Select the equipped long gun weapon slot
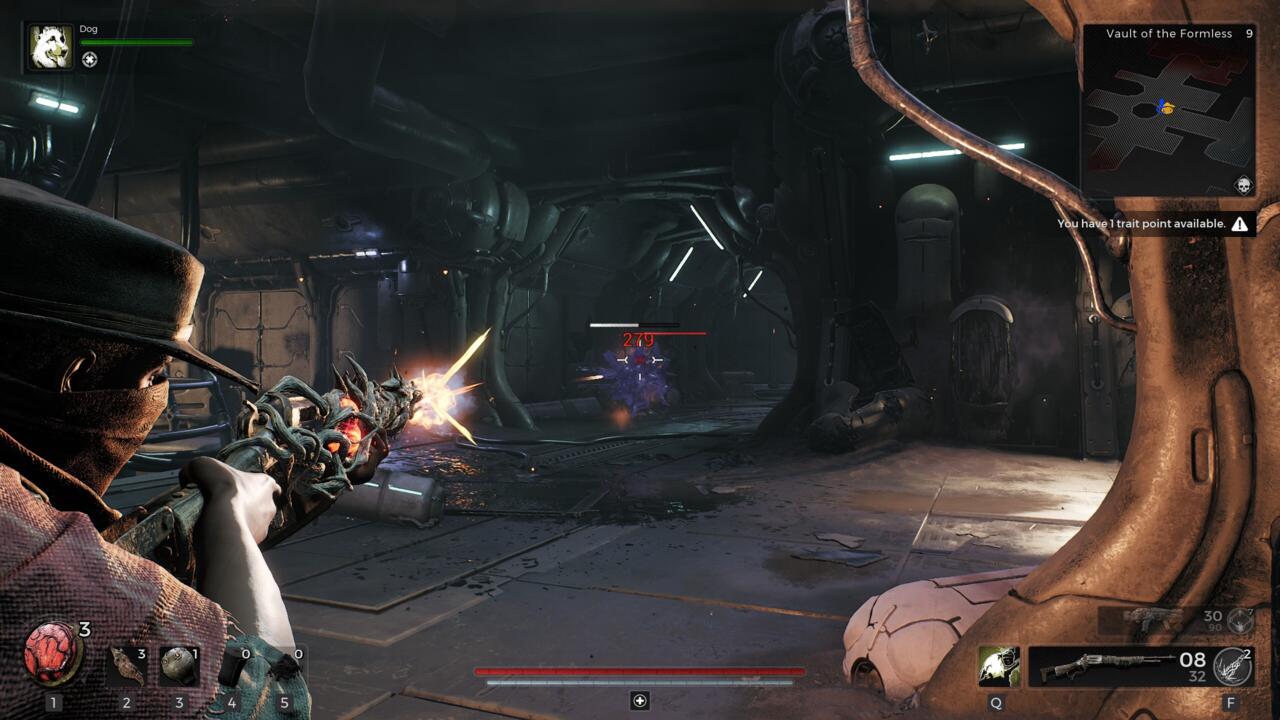Image resolution: width=1280 pixels, height=720 pixels. pyautogui.click(x=1118, y=666)
